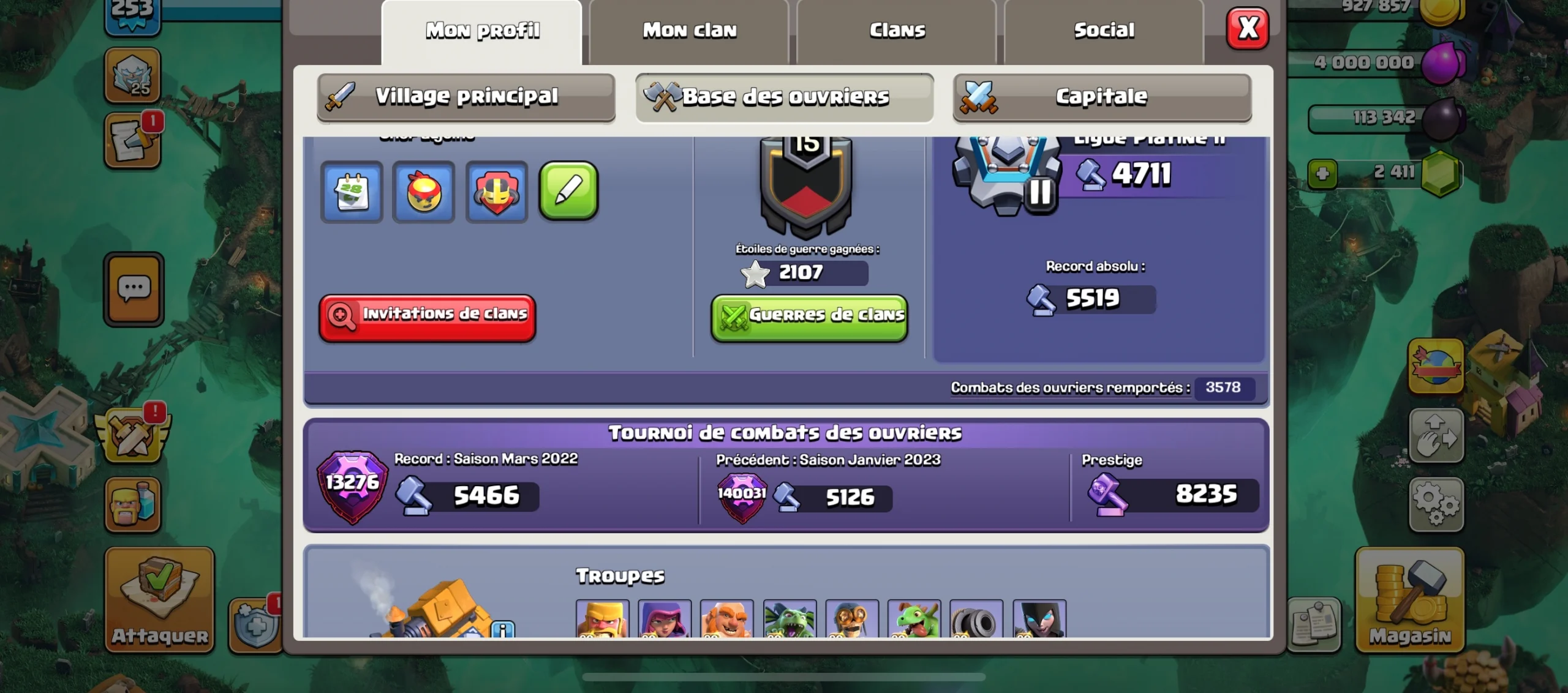Screen dimensions: 1568x693
Task: Open the champion helmet badge icon
Action: coord(496,192)
